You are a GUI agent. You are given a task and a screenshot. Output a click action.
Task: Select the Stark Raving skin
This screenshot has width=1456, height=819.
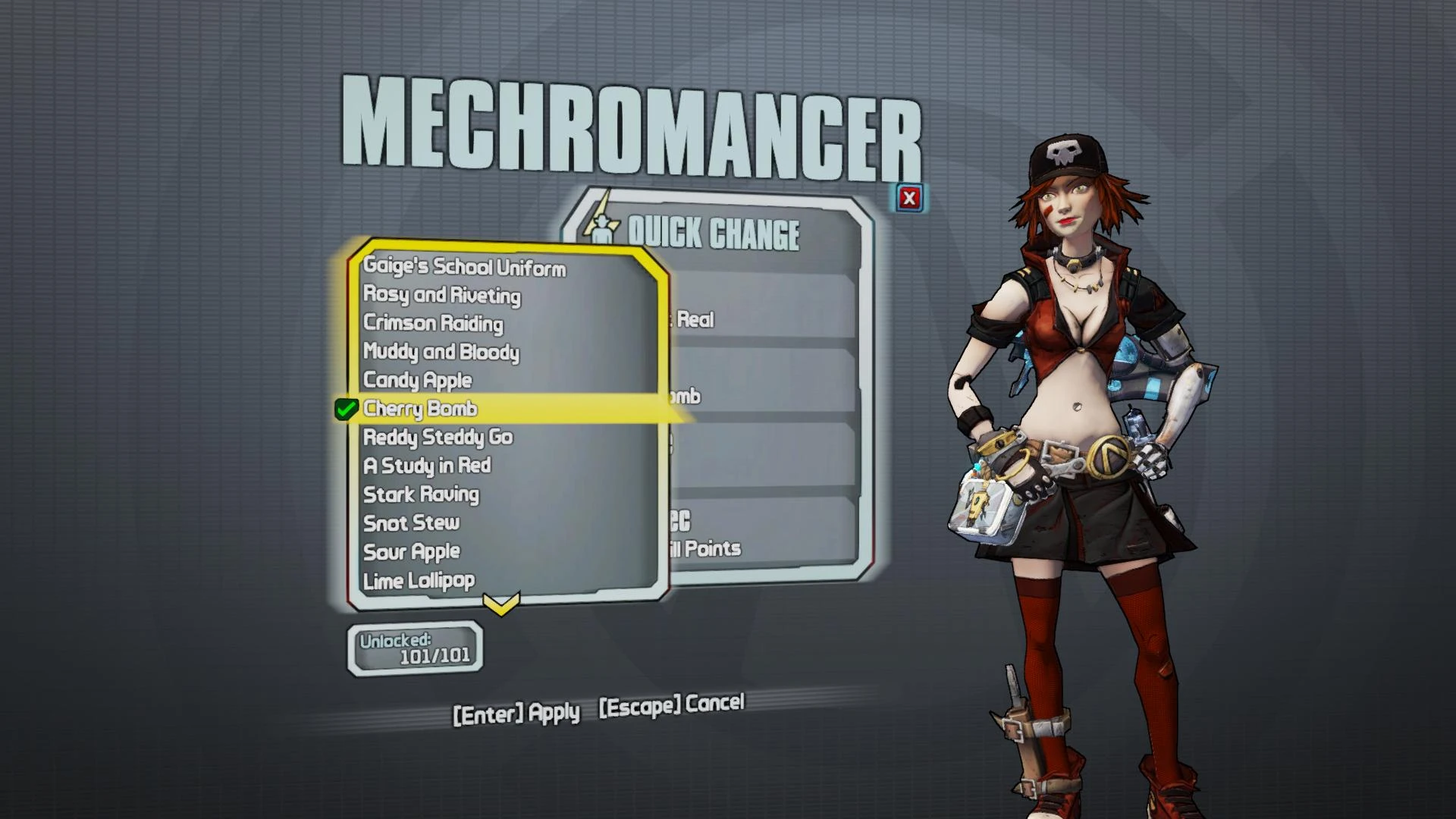tap(422, 494)
